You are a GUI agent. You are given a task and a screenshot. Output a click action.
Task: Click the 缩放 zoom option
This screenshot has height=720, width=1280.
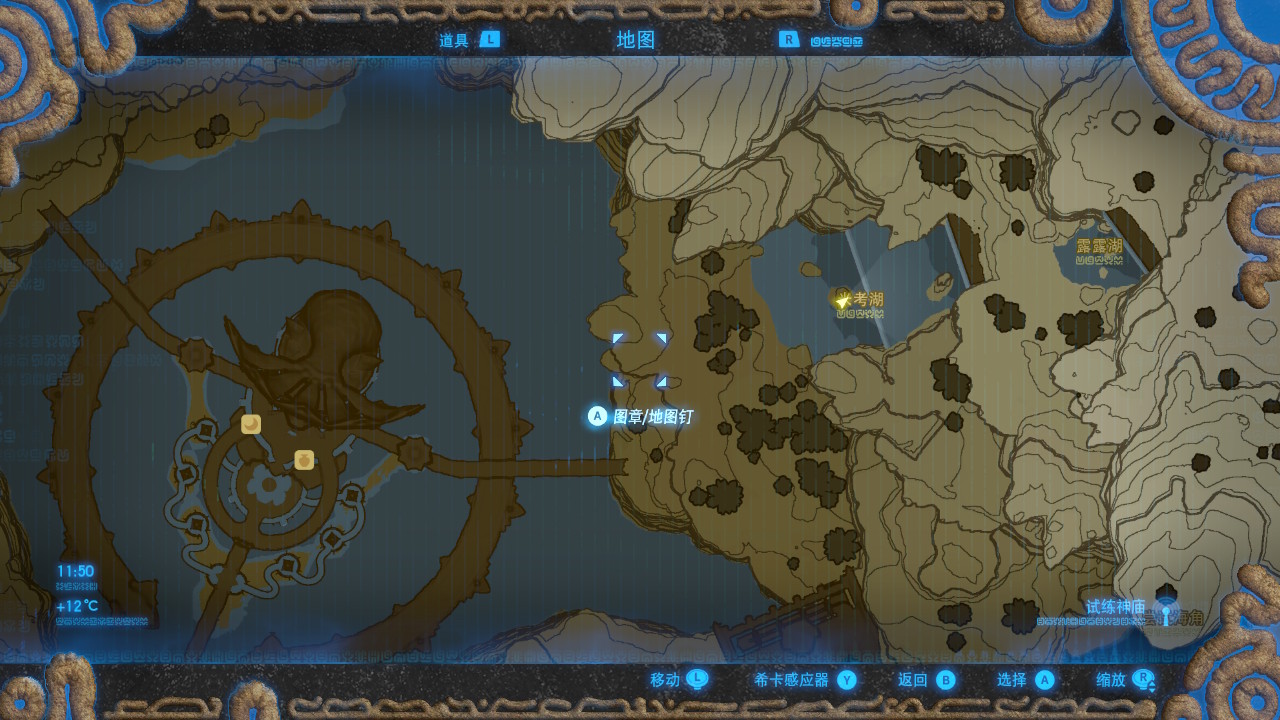(x=1125, y=680)
